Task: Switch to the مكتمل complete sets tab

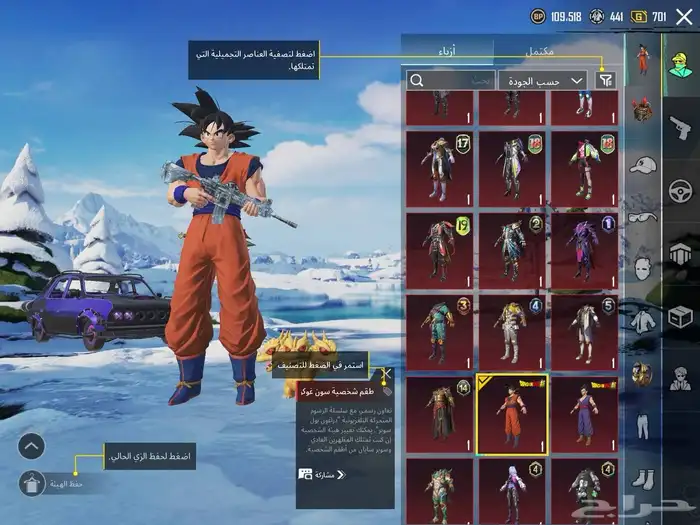Action: click(x=541, y=50)
